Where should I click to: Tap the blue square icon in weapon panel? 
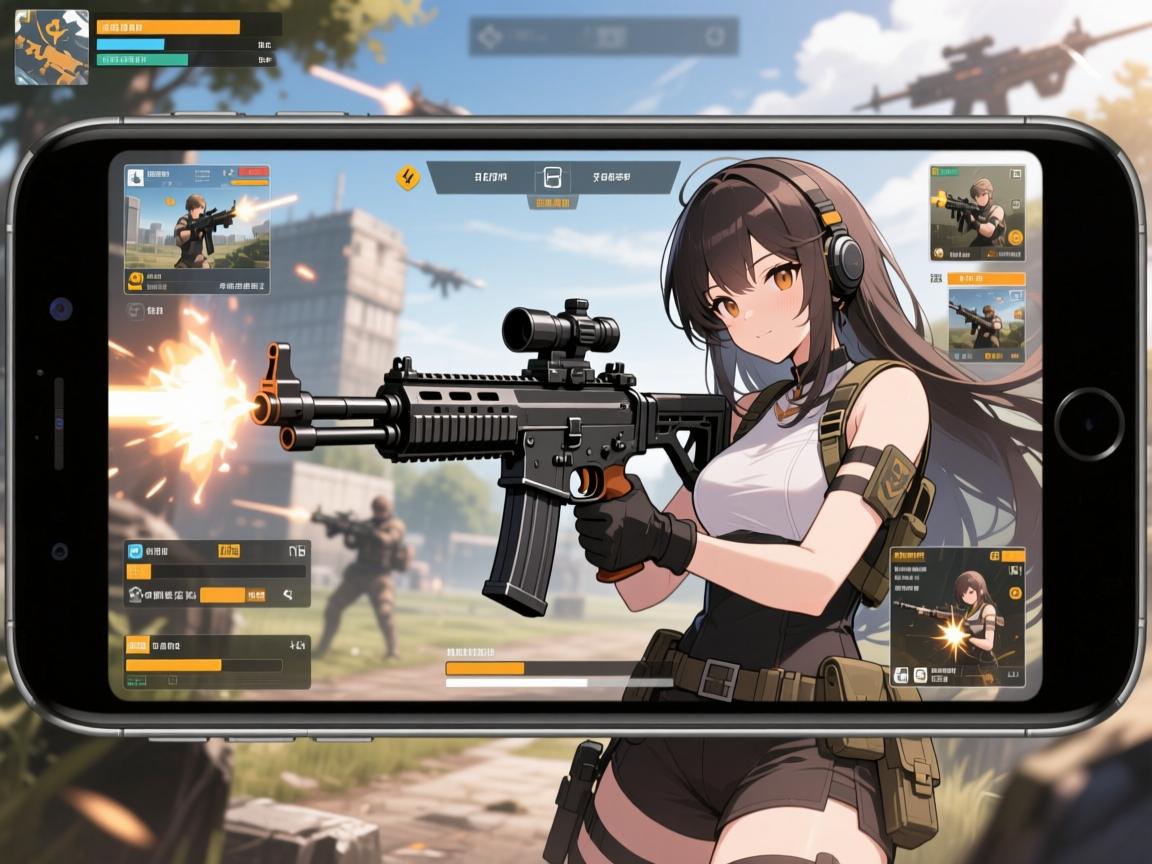click(136, 549)
